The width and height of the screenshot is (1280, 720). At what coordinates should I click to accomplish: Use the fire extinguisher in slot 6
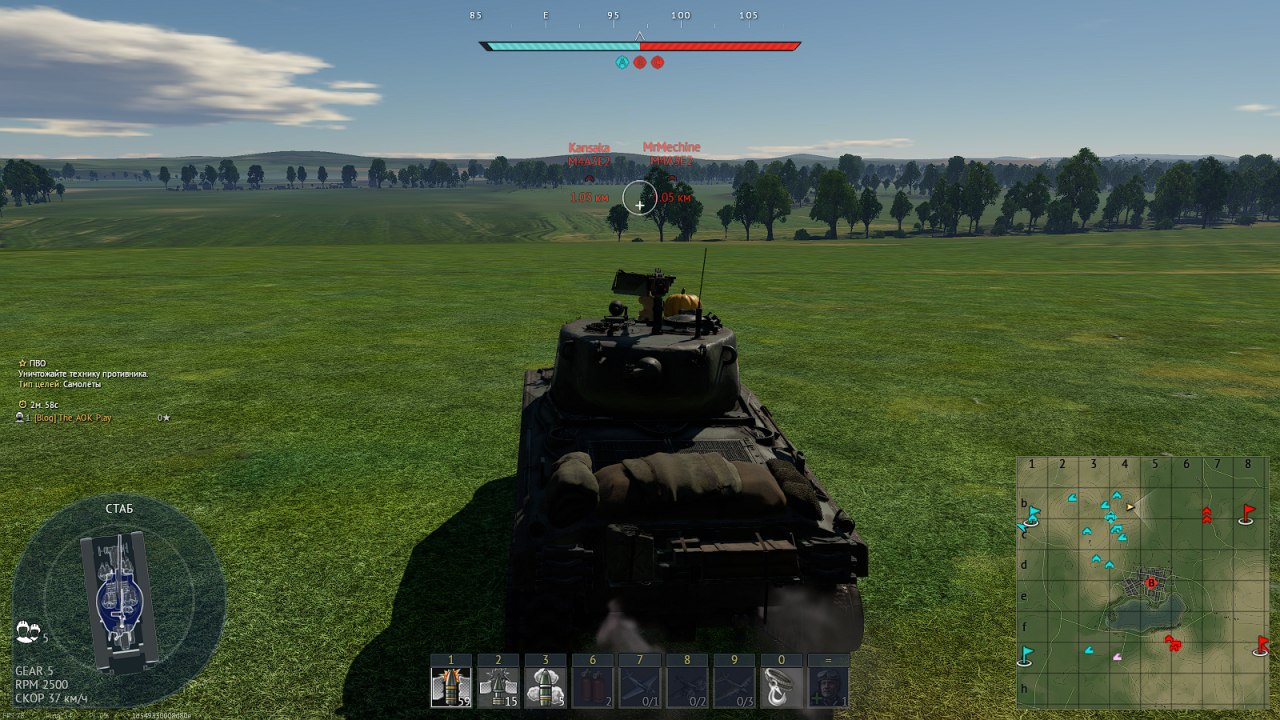(x=591, y=687)
